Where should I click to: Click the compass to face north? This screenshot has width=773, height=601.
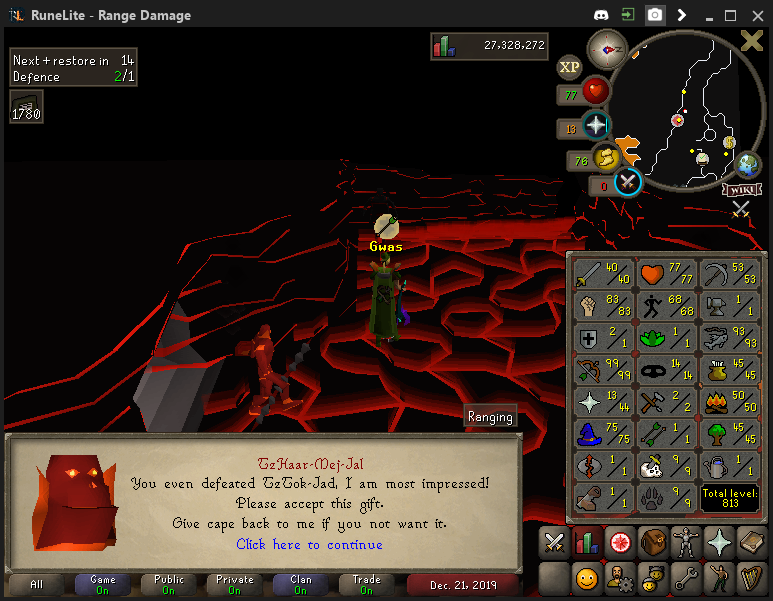(606, 48)
